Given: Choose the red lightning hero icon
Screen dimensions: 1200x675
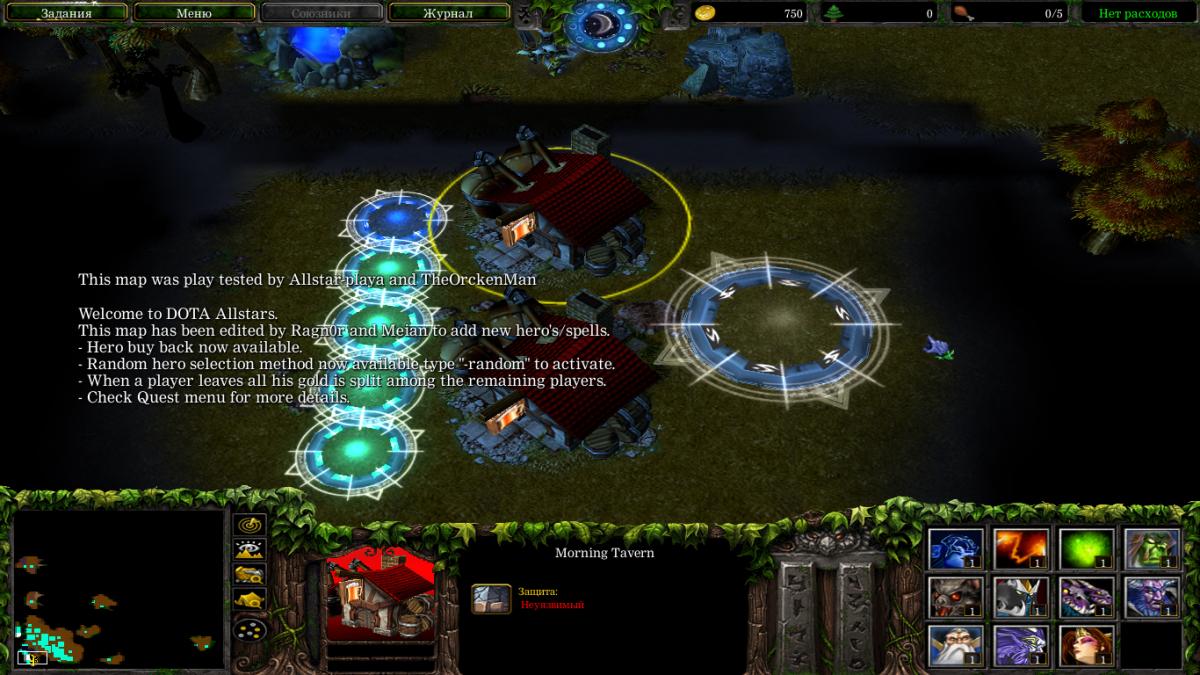Looking at the screenshot, I should [1021, 549].
